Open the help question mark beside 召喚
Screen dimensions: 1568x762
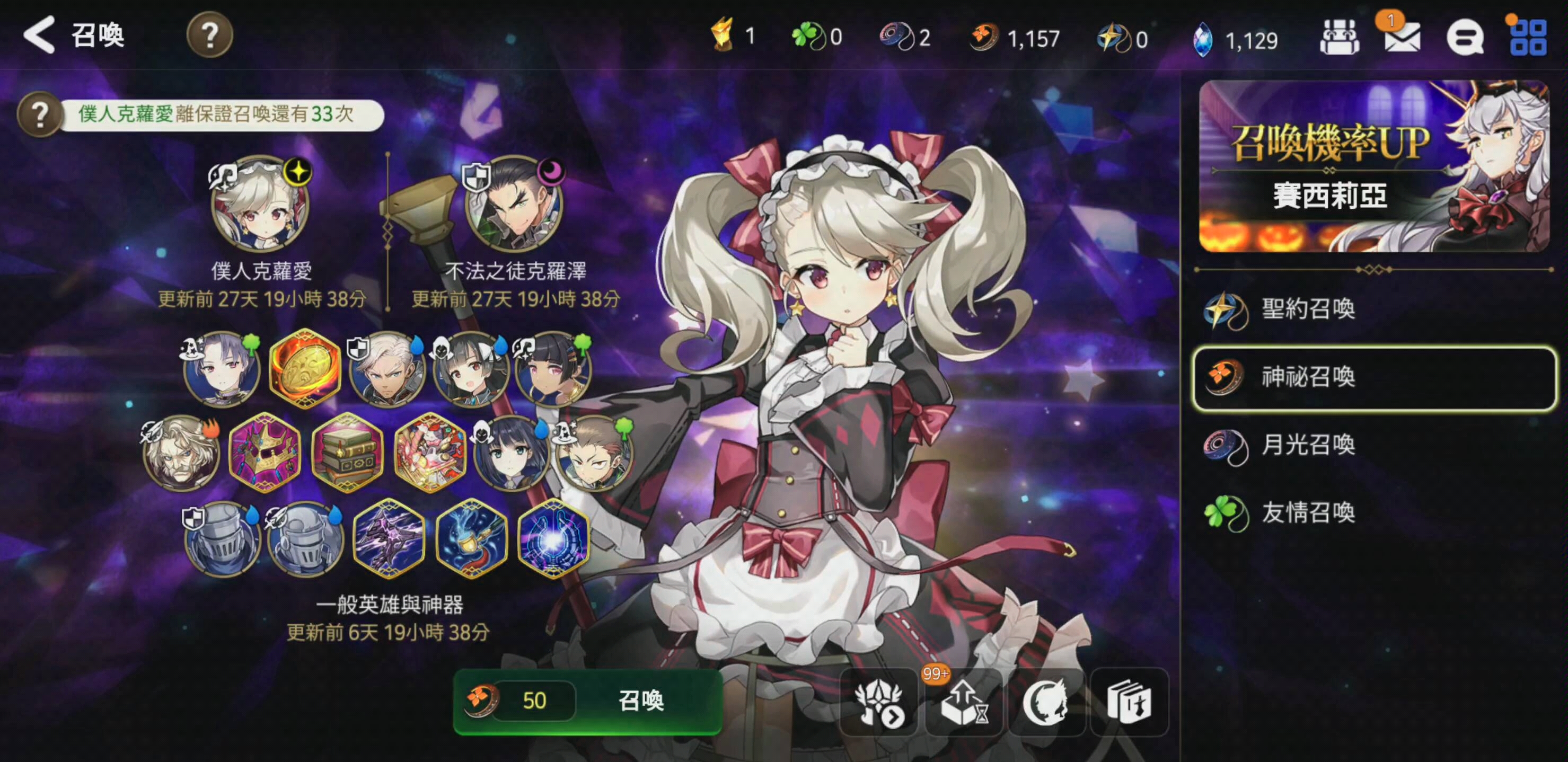209,36
